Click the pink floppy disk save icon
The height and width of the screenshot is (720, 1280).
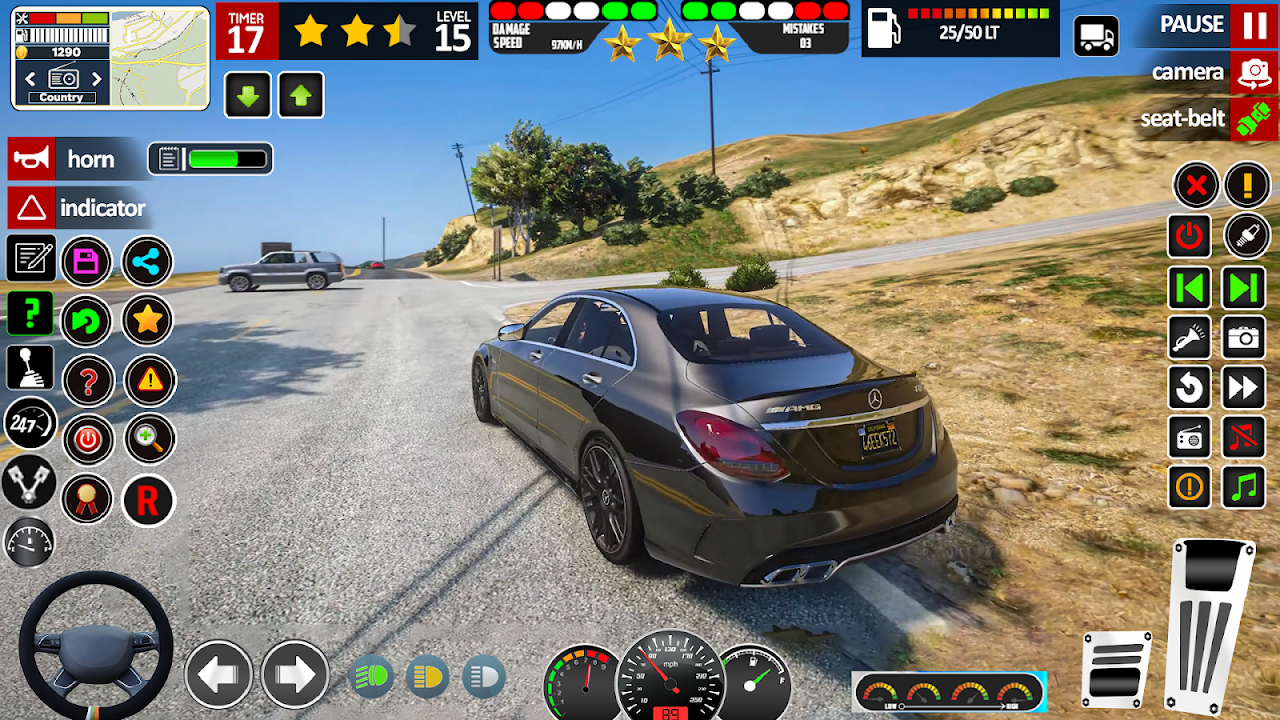[x=87, y=262]
